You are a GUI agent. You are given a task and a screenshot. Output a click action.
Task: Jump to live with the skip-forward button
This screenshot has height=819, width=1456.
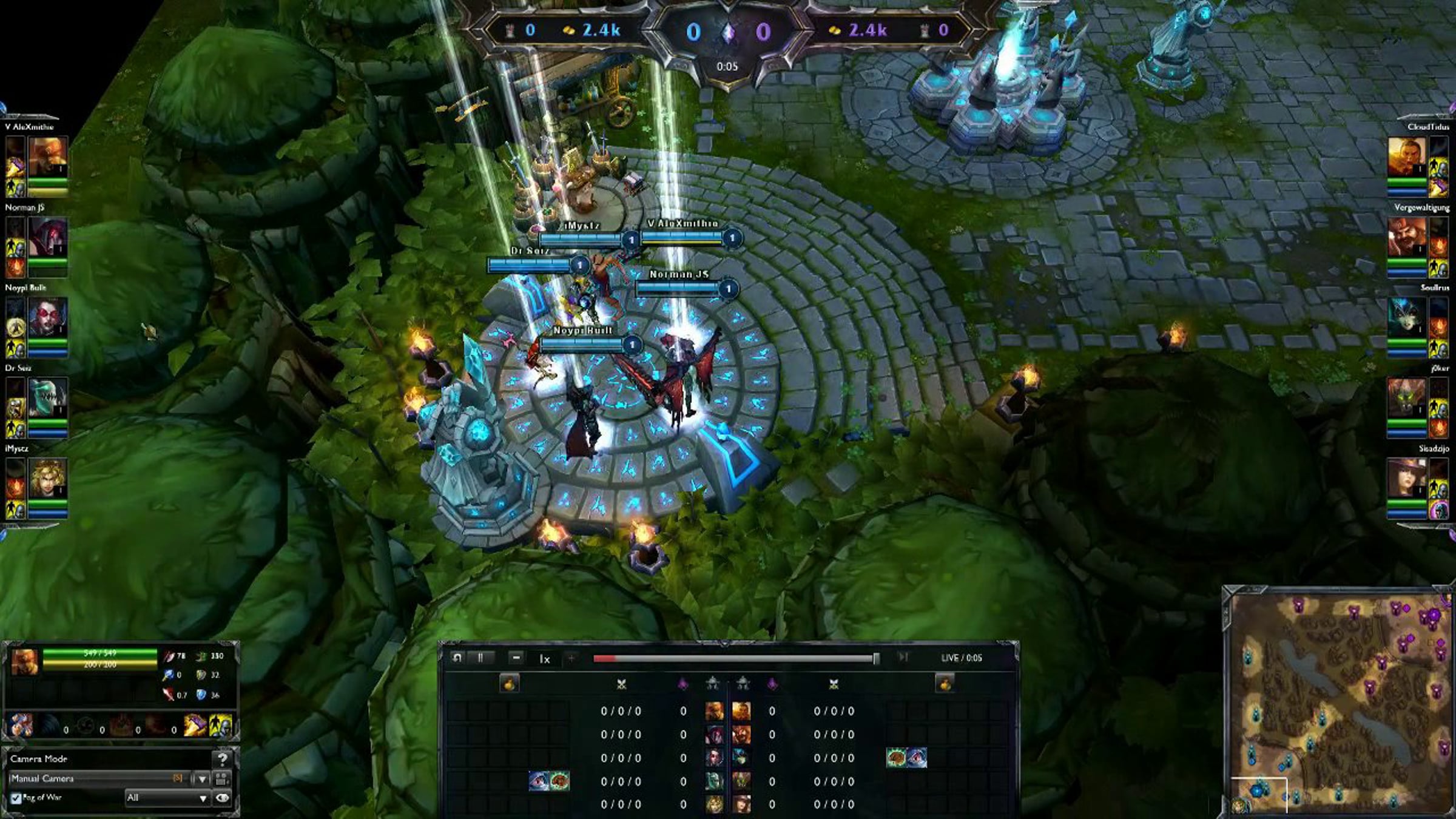tap(903, 658)
